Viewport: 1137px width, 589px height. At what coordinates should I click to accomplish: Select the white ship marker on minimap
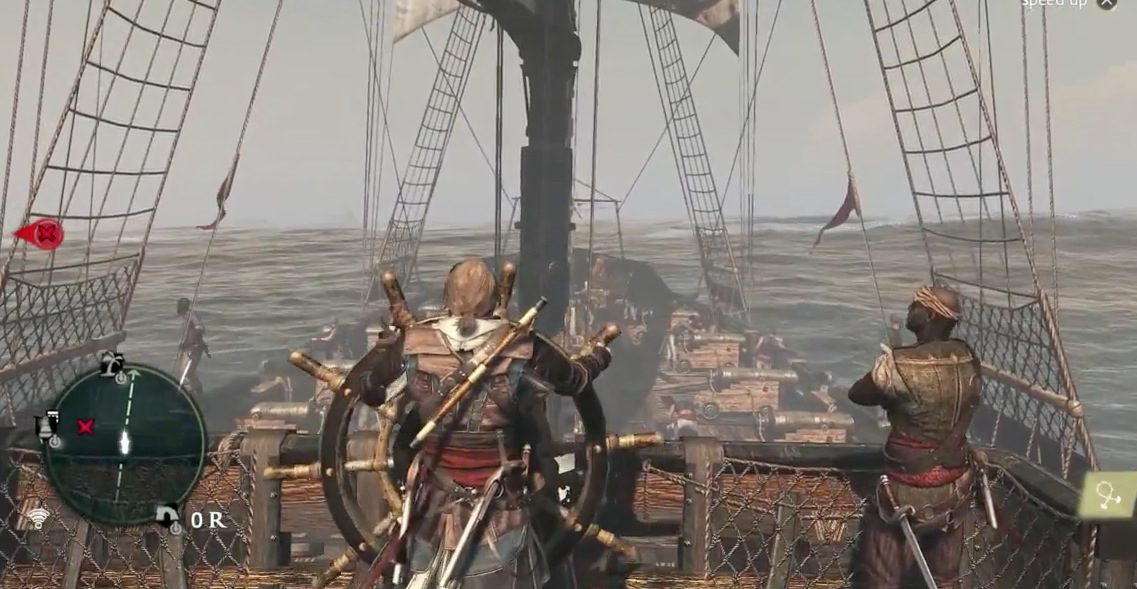[x=125, y=442]
